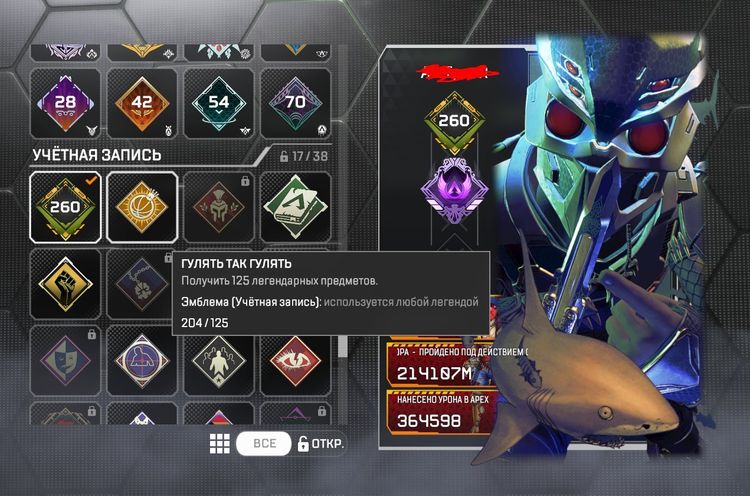Select the golden raised fist badge
Screen dimensions: 750x496
pyautogui.click(x=65, y=283)
